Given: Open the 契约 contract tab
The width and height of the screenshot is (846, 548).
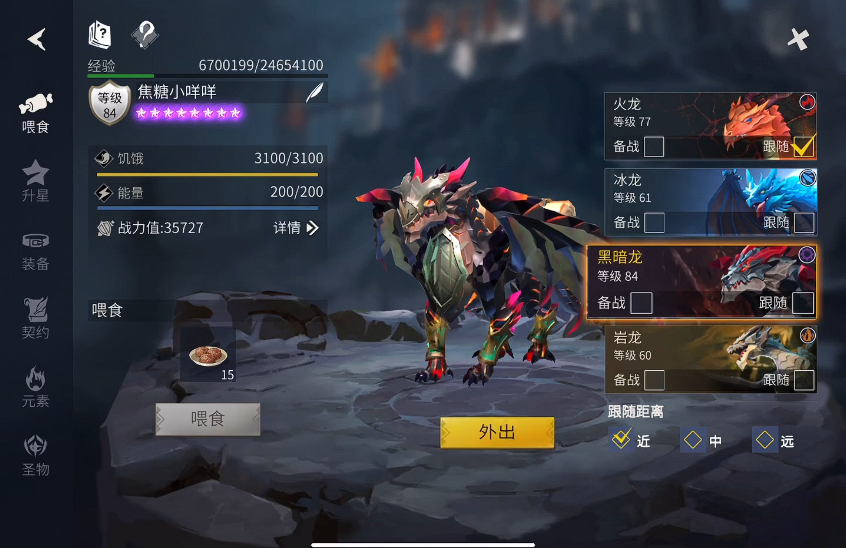Looking at the screenshot, I should coord(36,318).
